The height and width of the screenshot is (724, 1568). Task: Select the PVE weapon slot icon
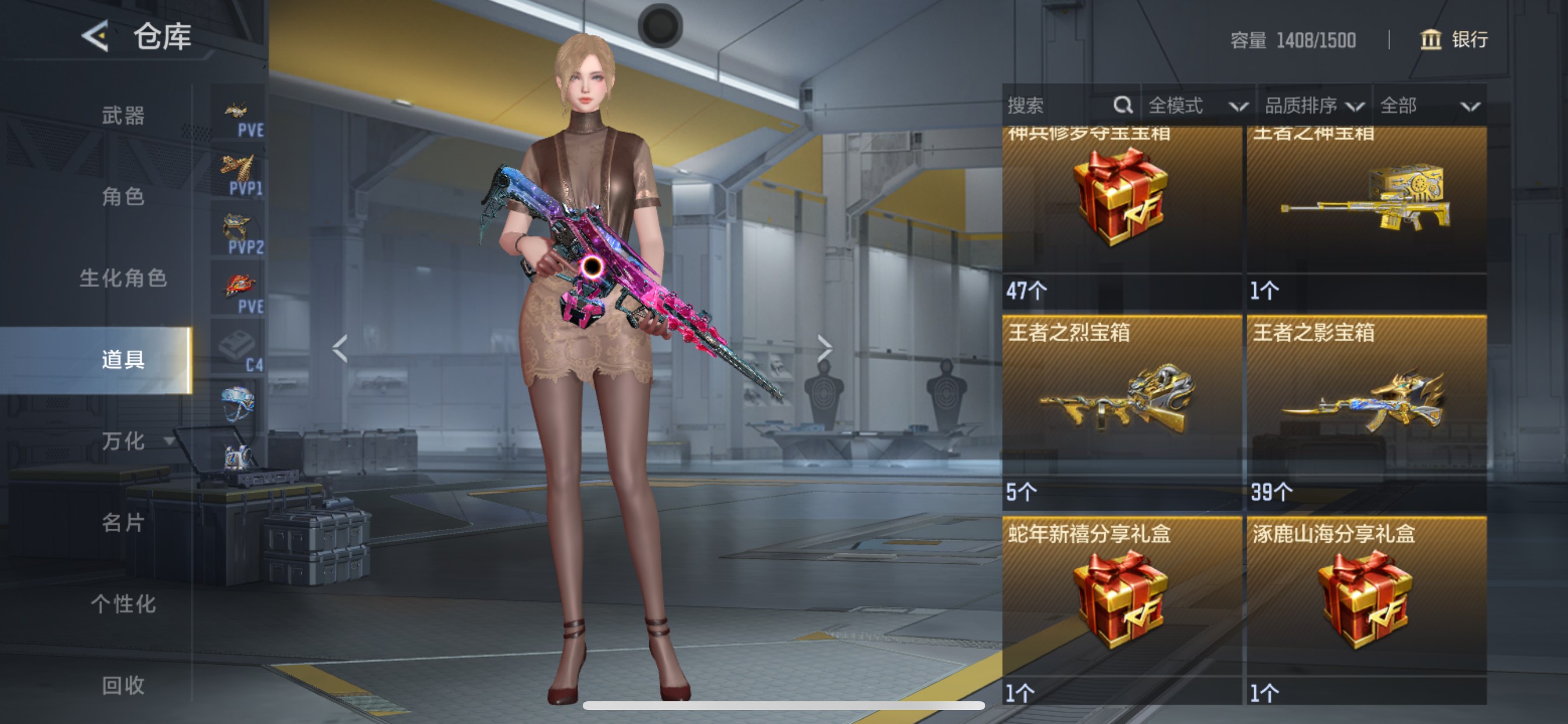(x=239, y=111)
